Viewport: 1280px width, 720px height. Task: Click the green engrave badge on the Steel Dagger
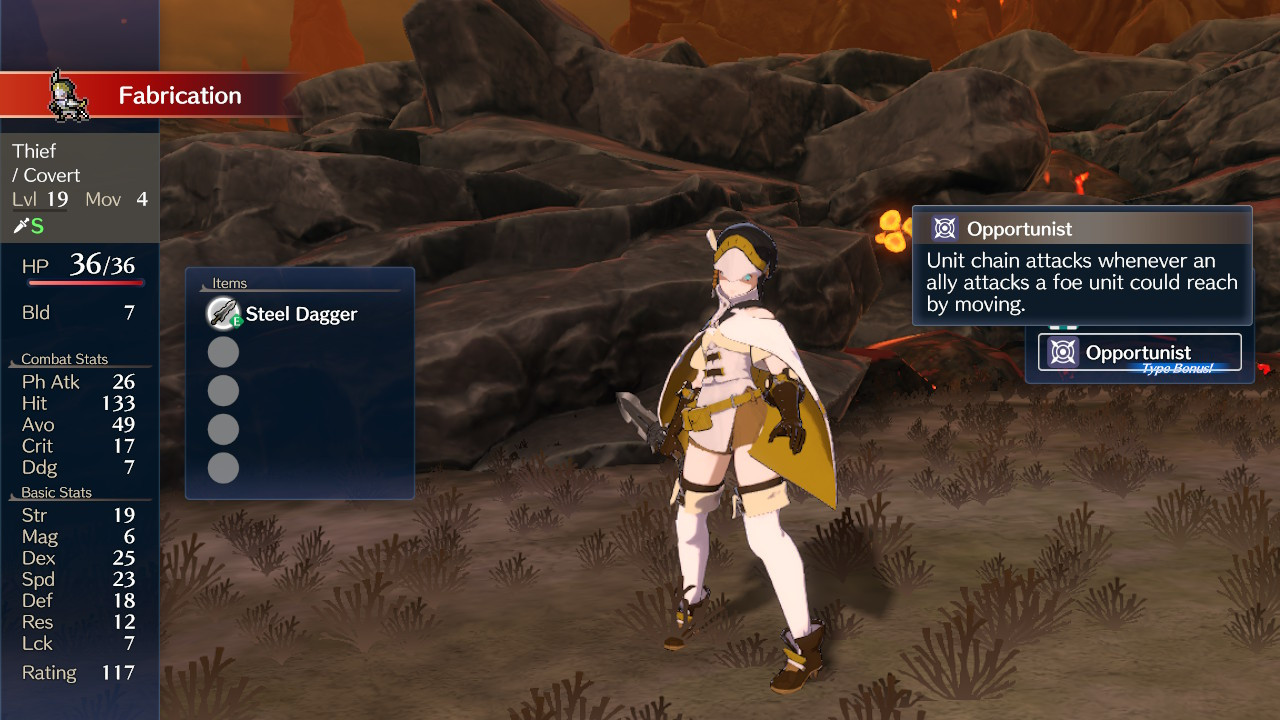pyautogui.click(x=236, y=320)
